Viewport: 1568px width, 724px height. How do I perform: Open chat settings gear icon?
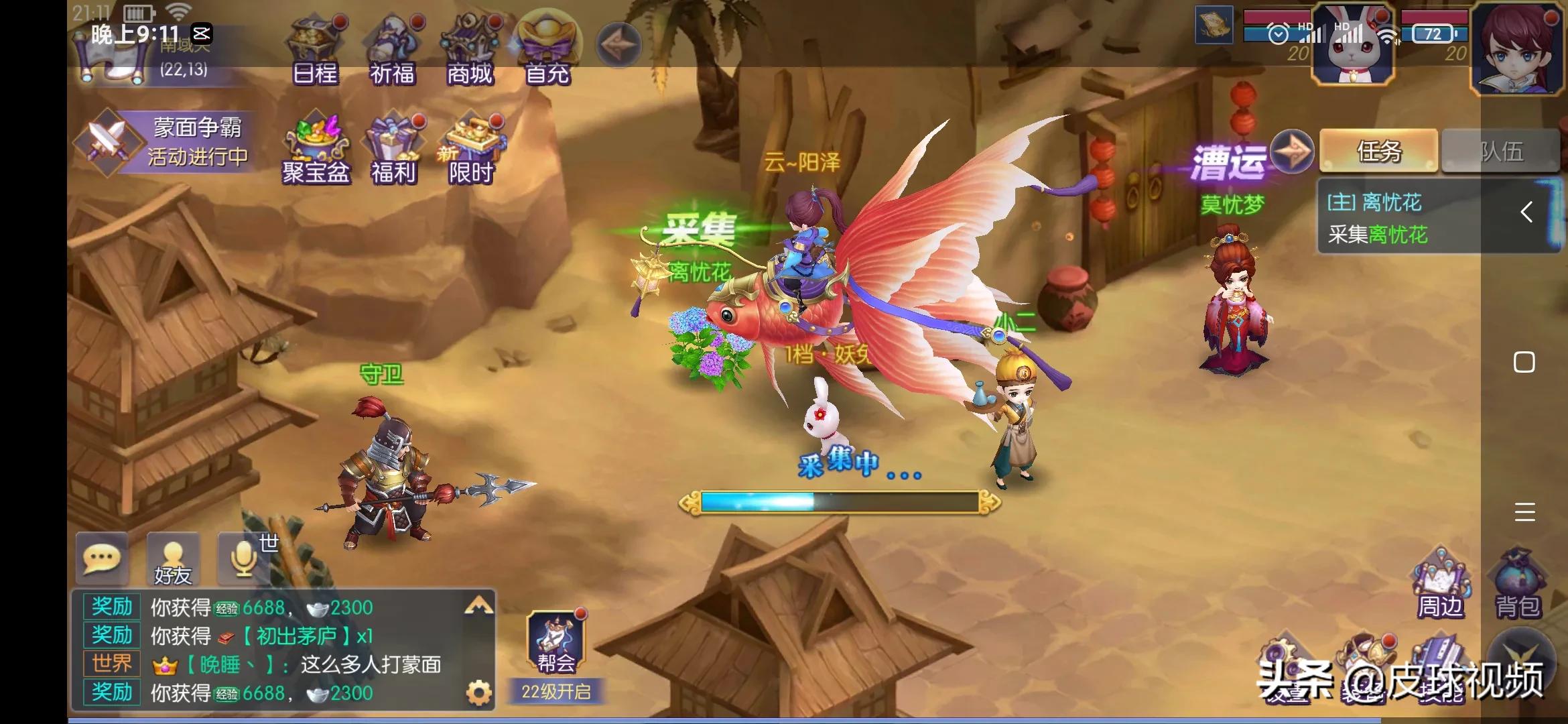tap(478, 692)
